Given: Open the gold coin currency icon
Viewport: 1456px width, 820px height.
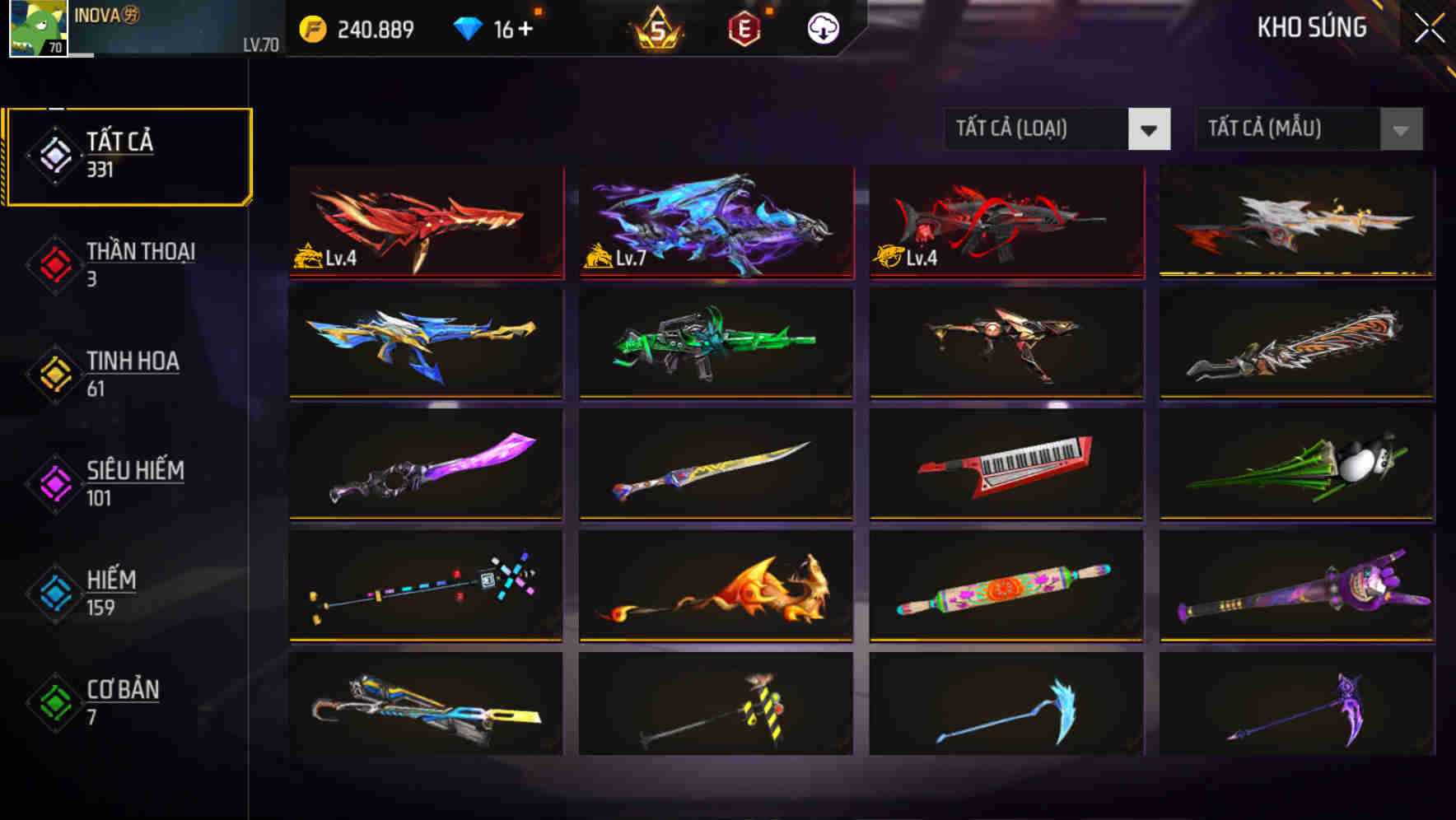Looking at the screenshot, I should (312, 27).
